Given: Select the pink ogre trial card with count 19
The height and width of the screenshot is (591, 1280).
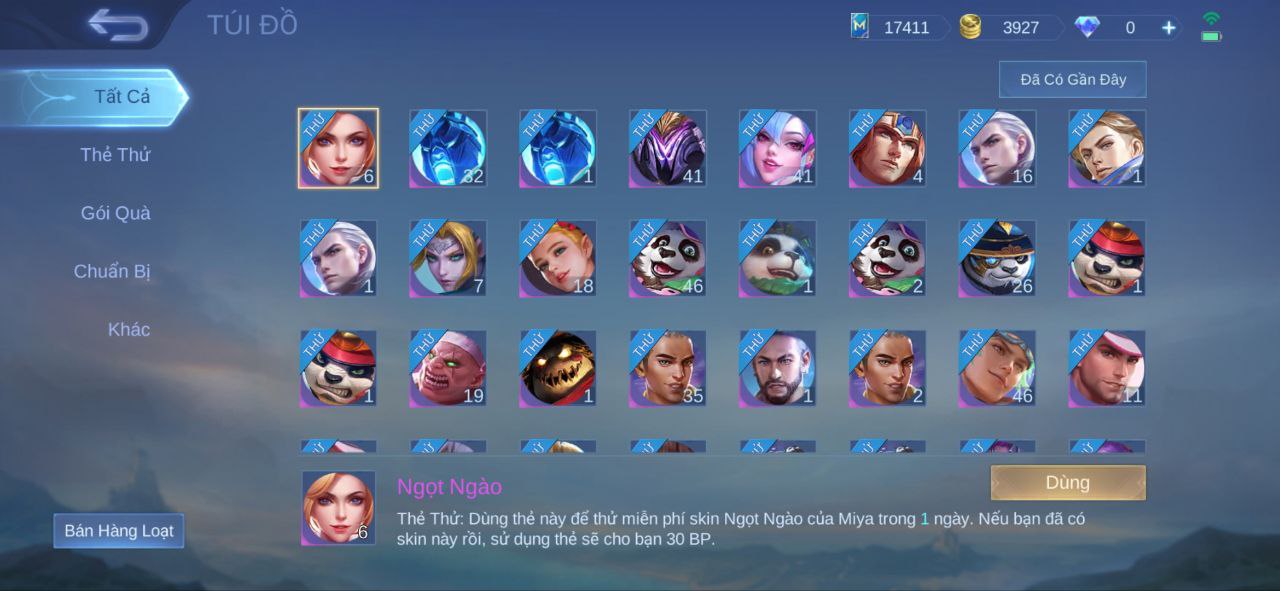Looking at the screenshot, I should point(448,368).
